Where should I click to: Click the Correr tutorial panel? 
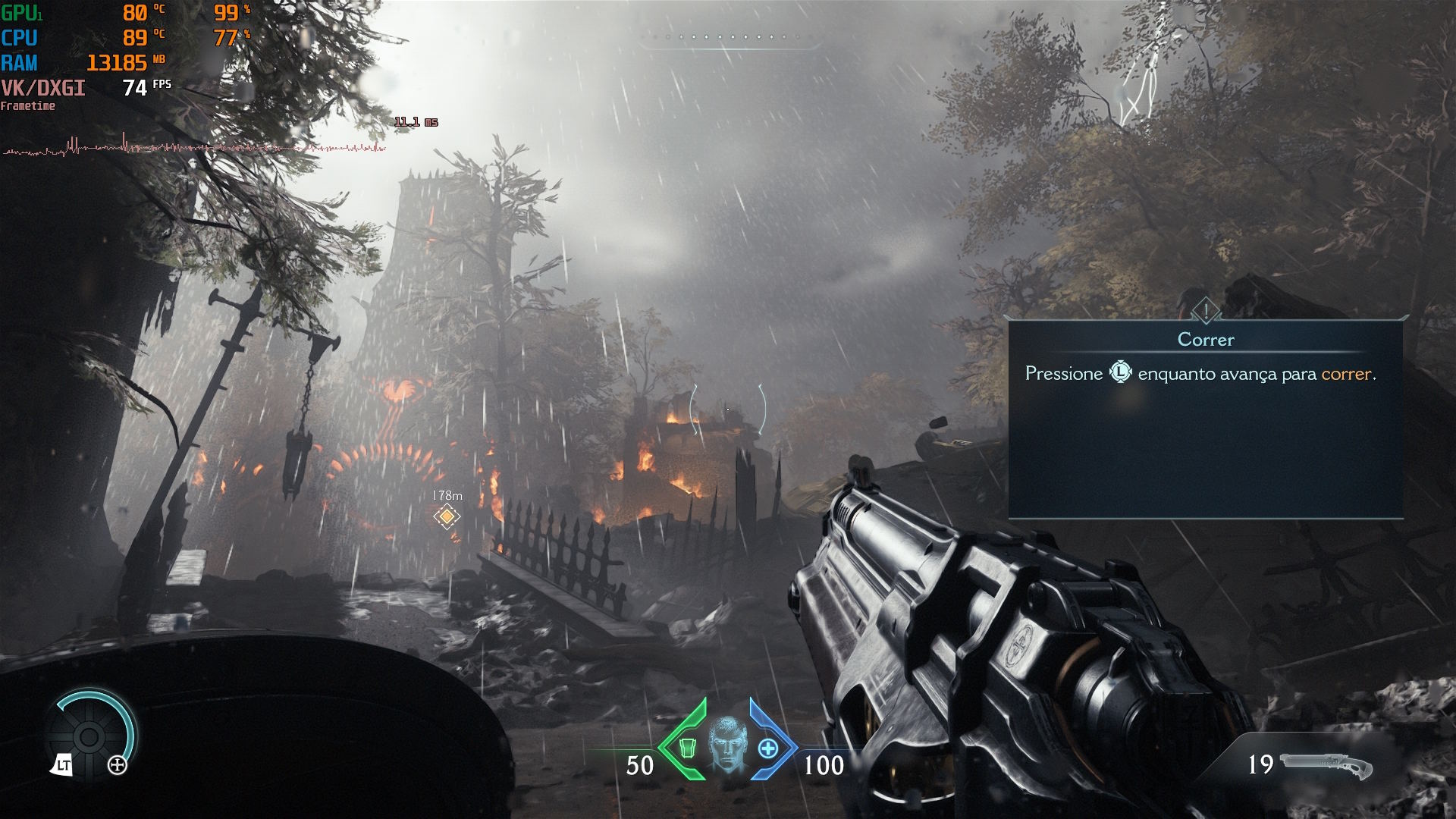click(x=1205, y=418)
